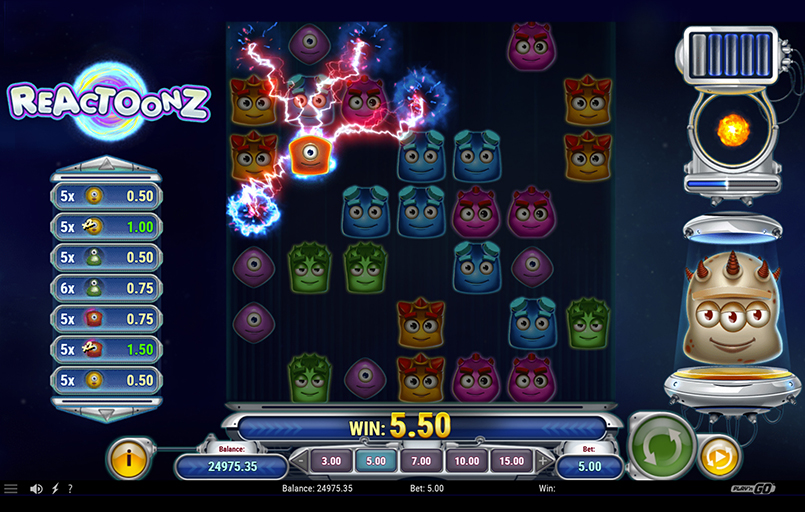Start autoplay with the yellow button
Screen dimensions: 805x512
(718, 456)
